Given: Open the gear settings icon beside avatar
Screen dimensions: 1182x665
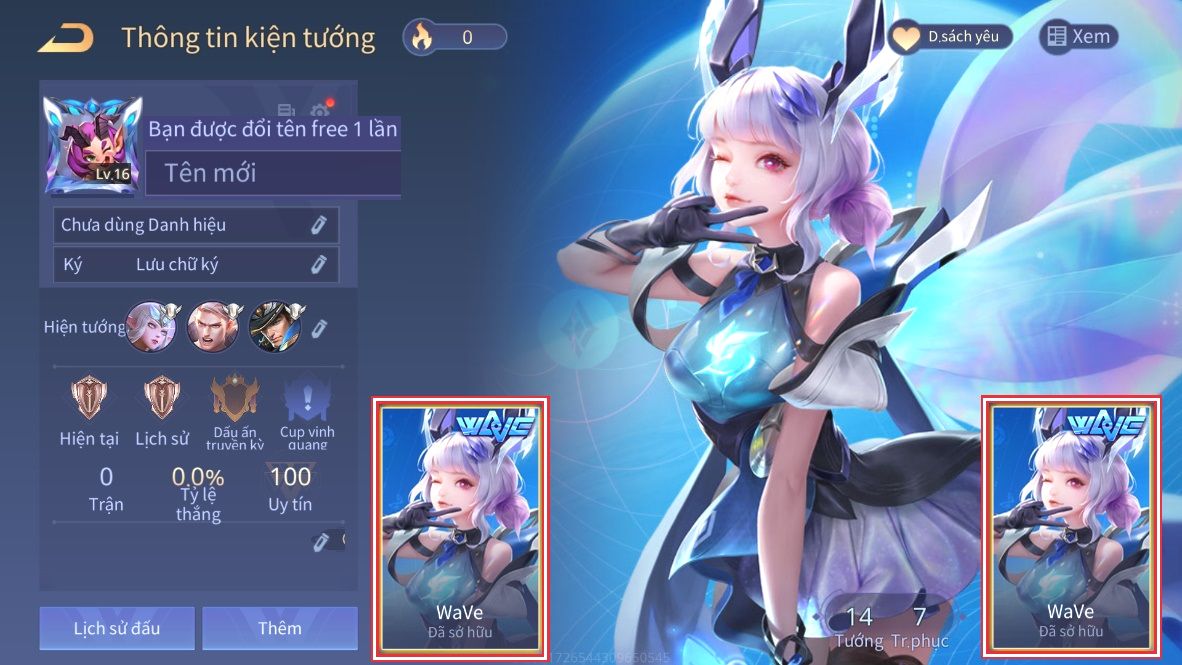Looking at the screenshot, I should pyautogui.click(x=319, y=110).
